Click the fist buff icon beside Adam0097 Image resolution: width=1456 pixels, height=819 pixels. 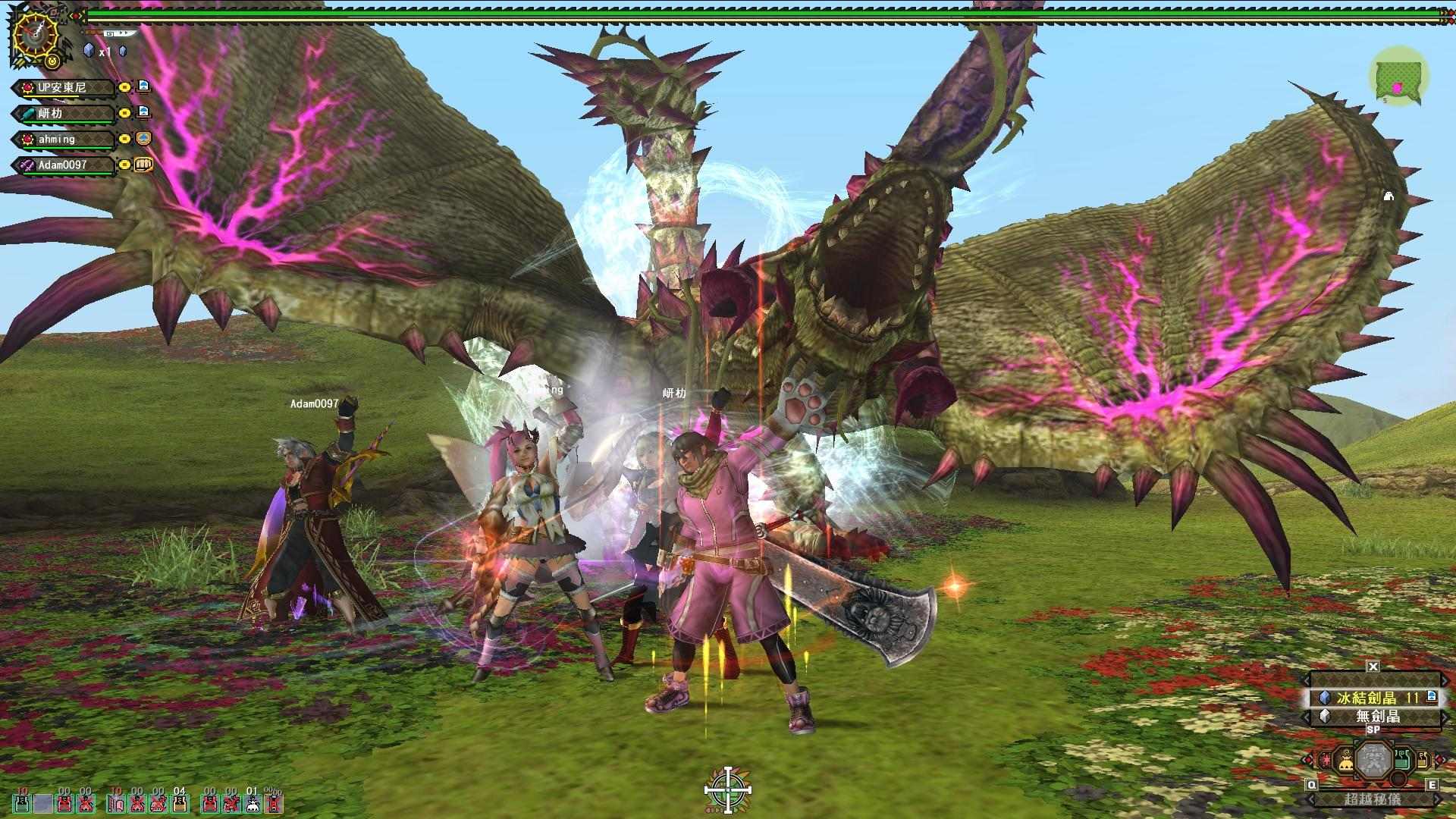[143, 165]
